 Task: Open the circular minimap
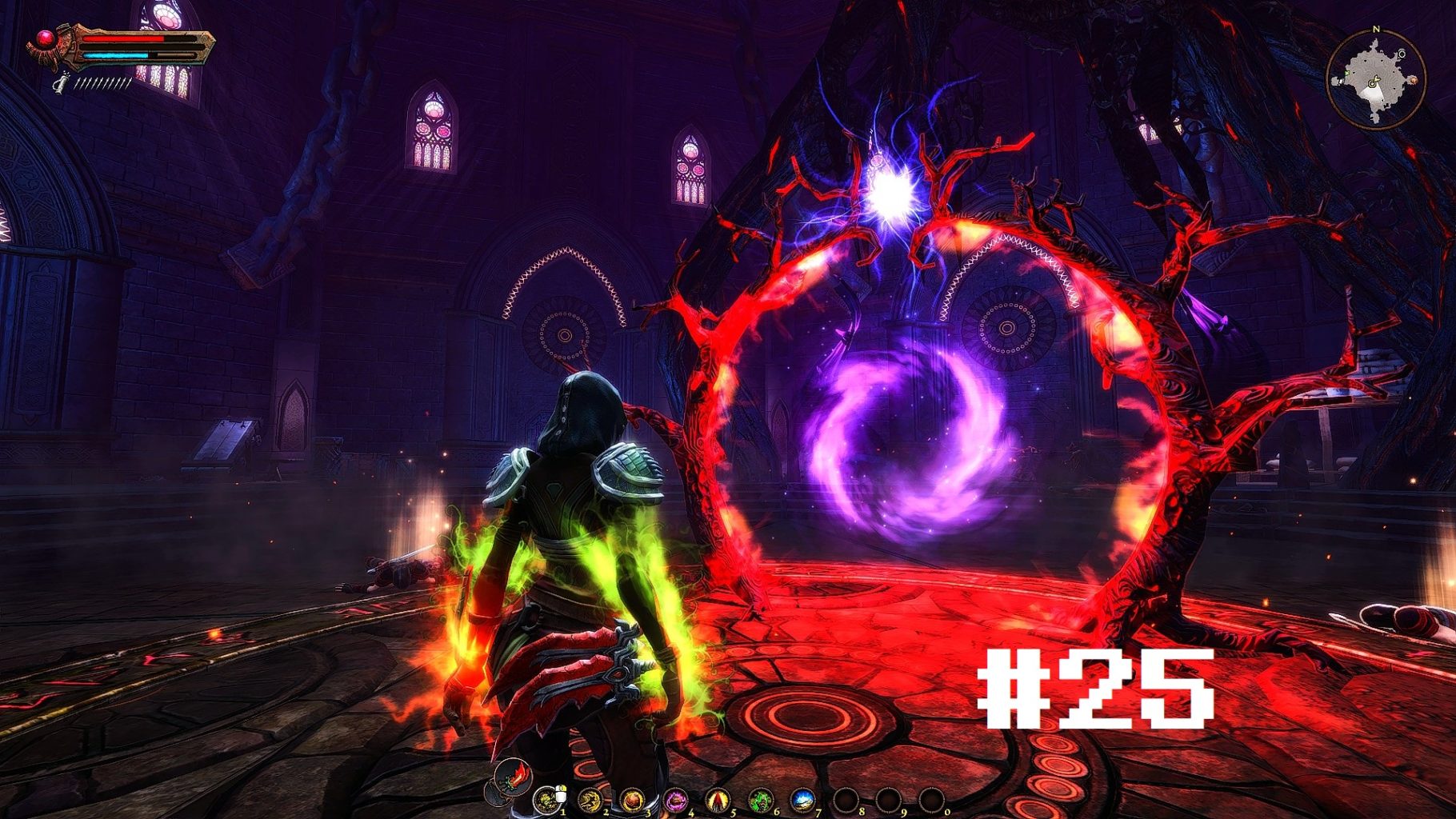tap(1376, 78)
